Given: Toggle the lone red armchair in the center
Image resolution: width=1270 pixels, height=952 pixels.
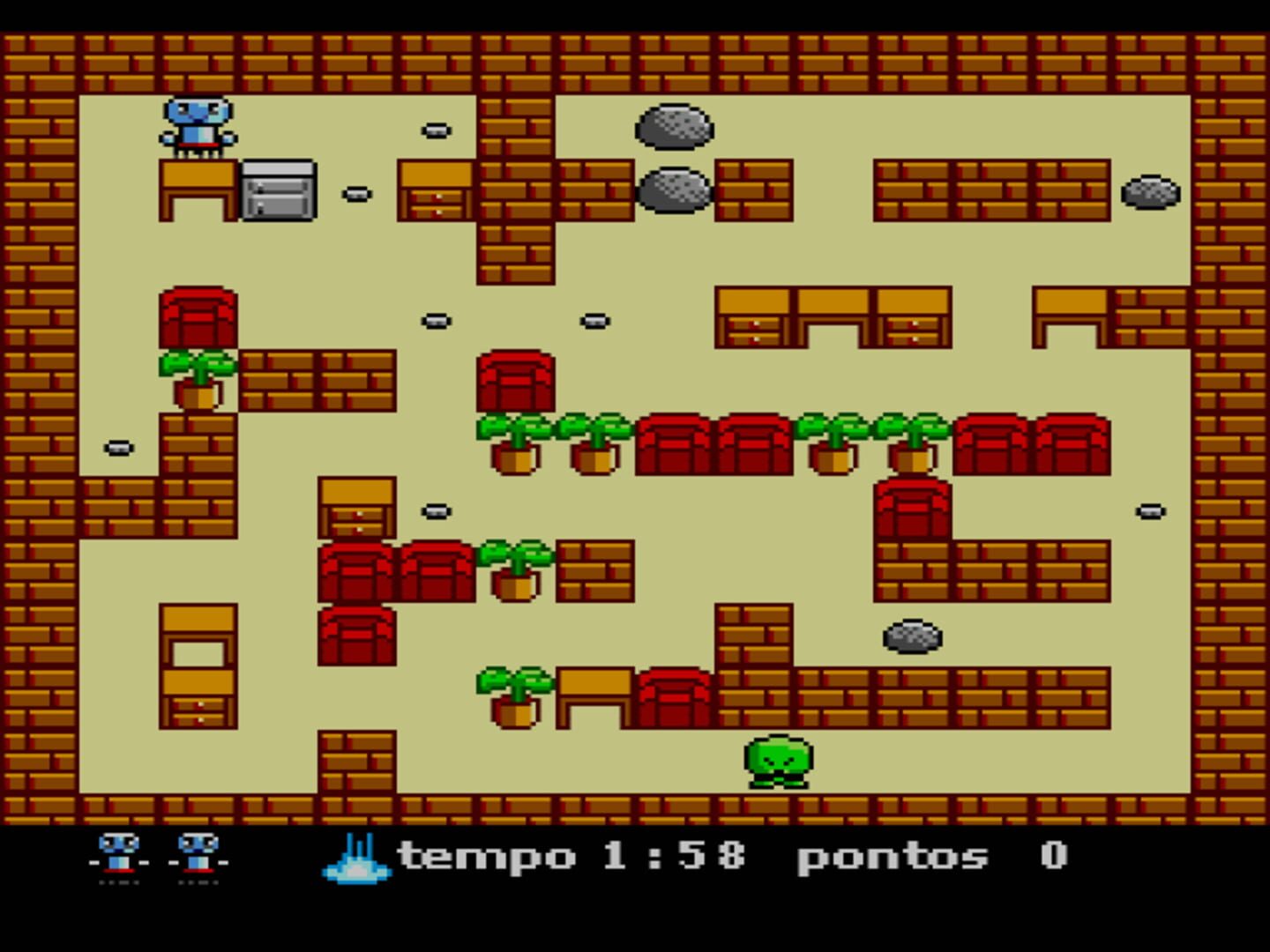Looking at the screenshot, I should [516, 383].
